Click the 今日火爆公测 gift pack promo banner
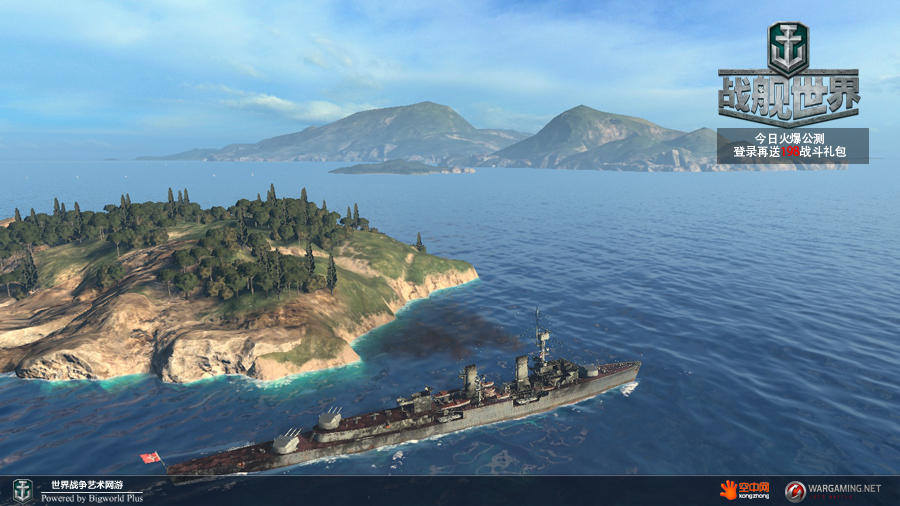The height and width of the screenshot is (506, 900). (792, 145)
